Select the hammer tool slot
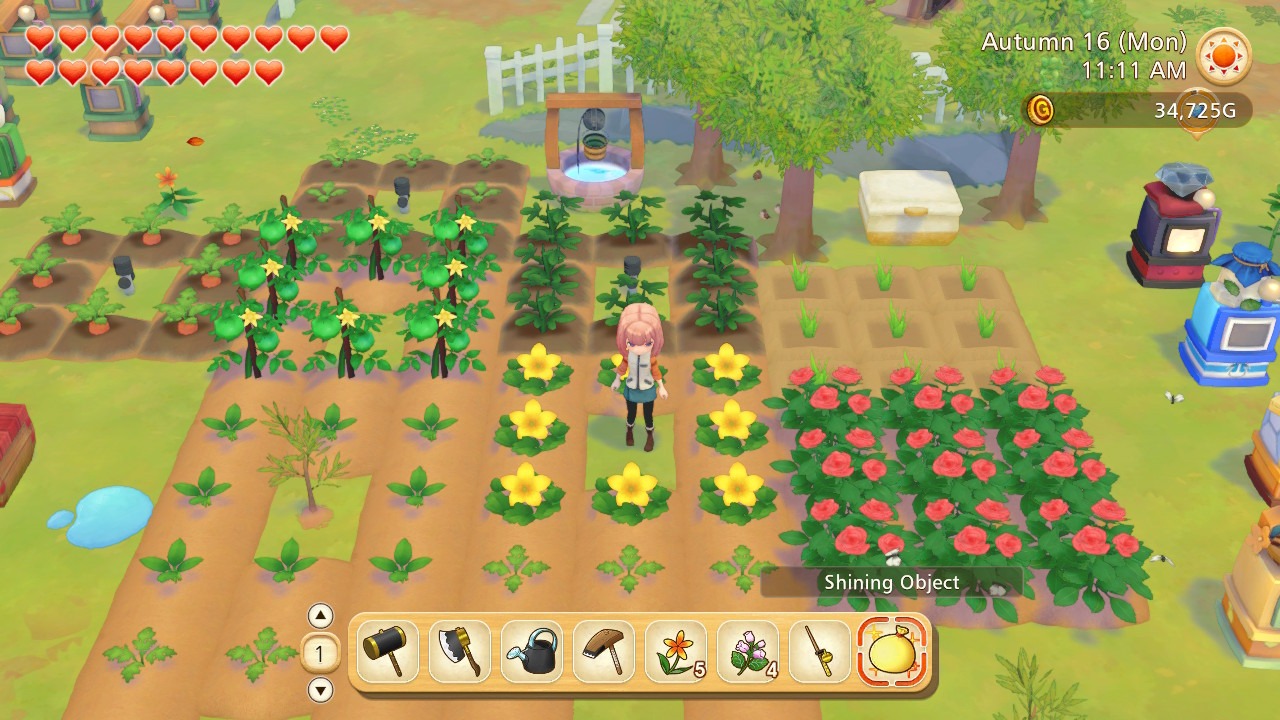This screenshot has width=1280, height=720. [388, 652]
